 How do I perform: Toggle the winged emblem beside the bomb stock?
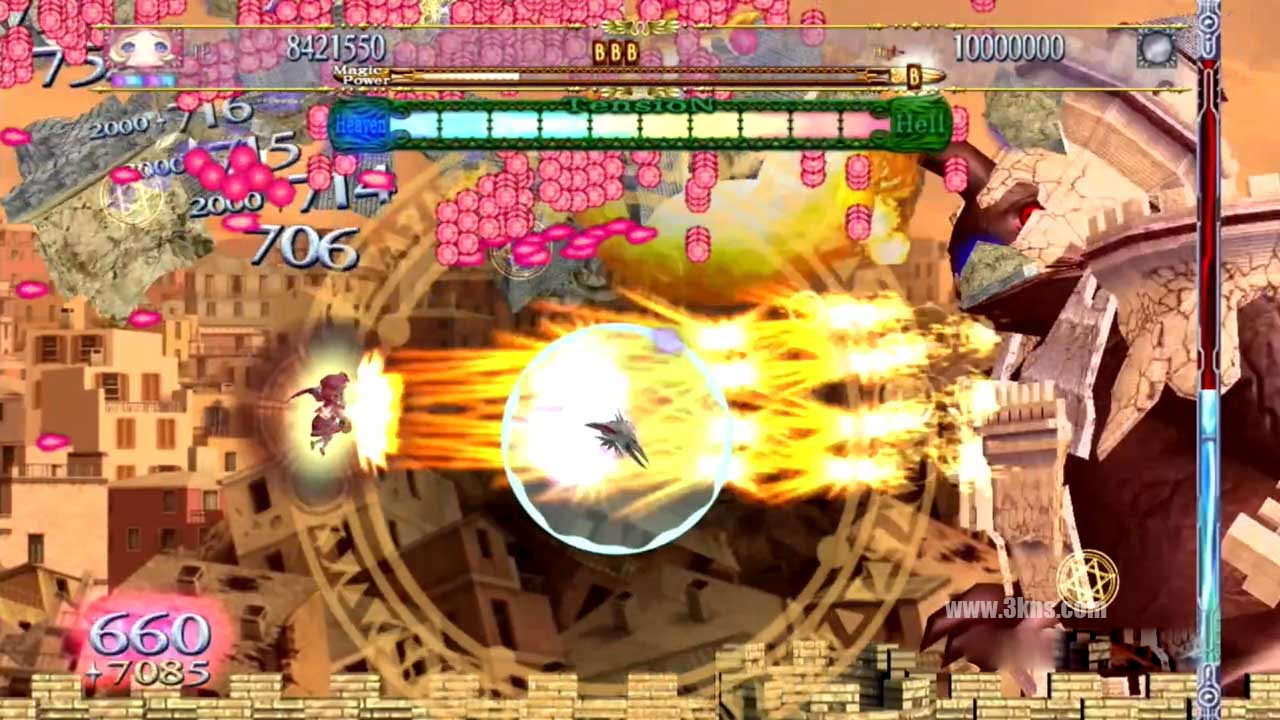[641, 29]
